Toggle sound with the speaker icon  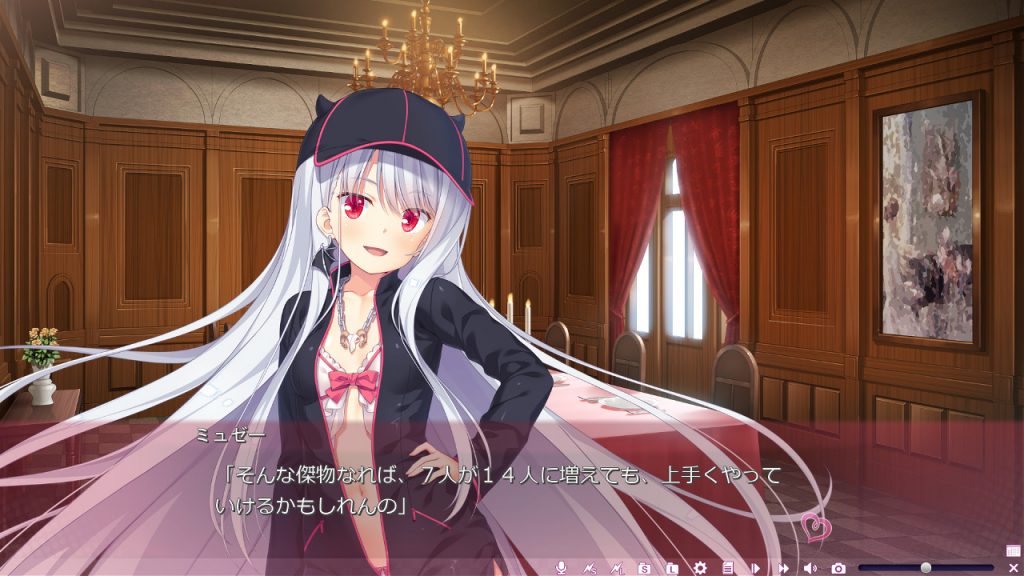pos(810,567)
